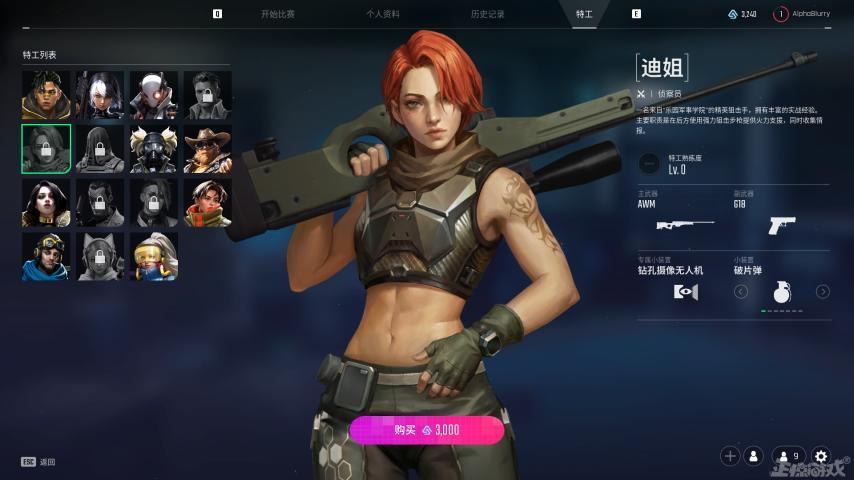Open the 历史记录 (History) tab
This screenshot has width=854, height=480.
pyautogui.click(x=487, y=14)
